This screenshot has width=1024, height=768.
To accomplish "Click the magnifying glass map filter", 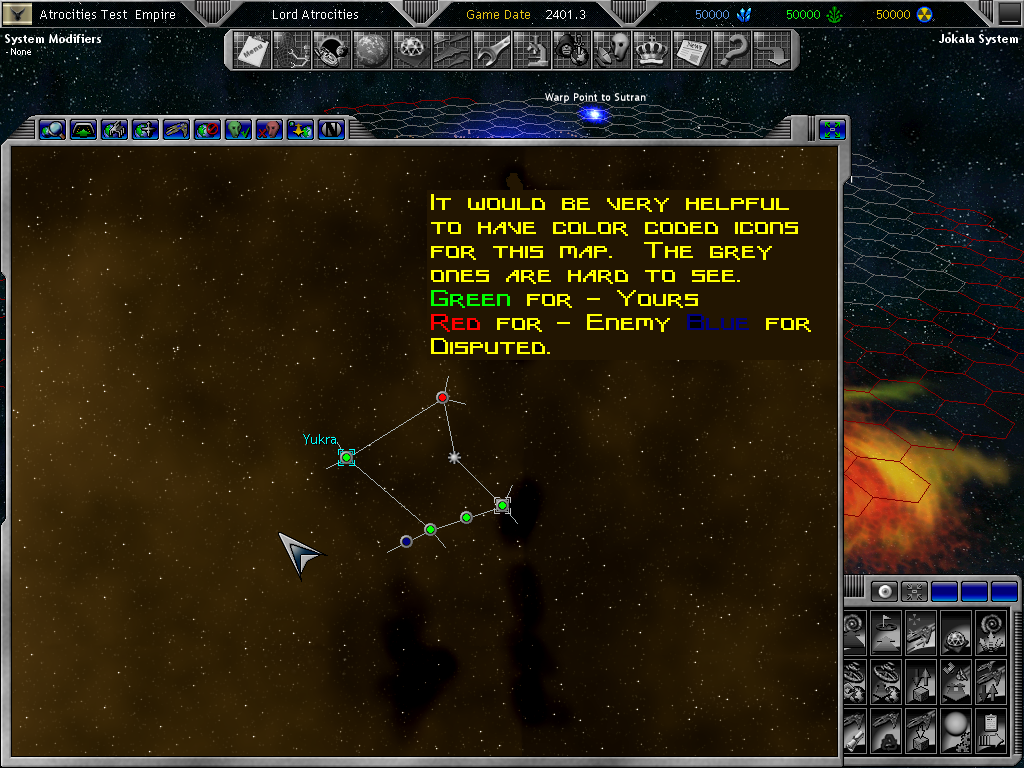I will (52, 129).
